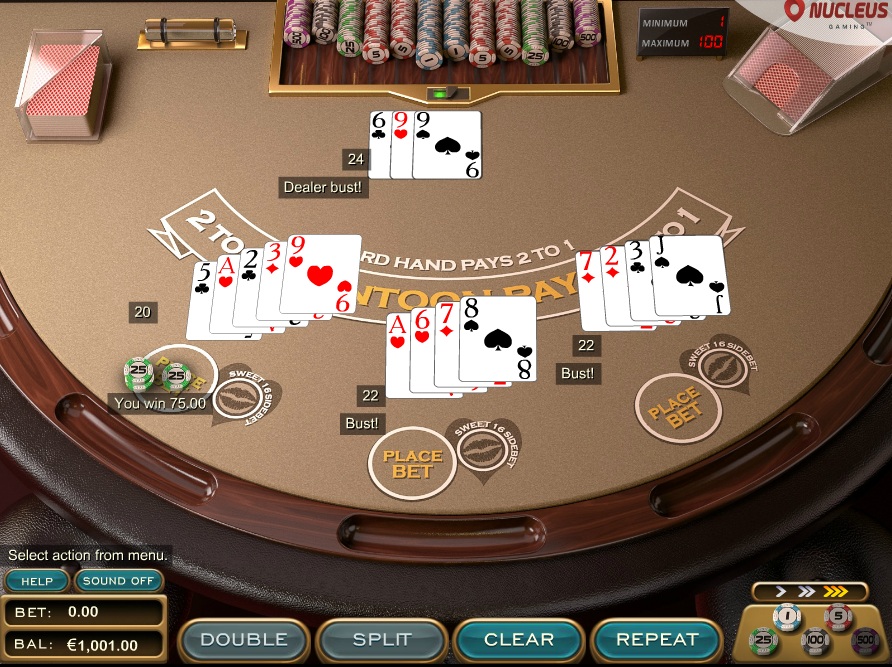Pick the red 5 chip
Screen dimensions: 892x667
pyautogui.click(x=838, y=616)
